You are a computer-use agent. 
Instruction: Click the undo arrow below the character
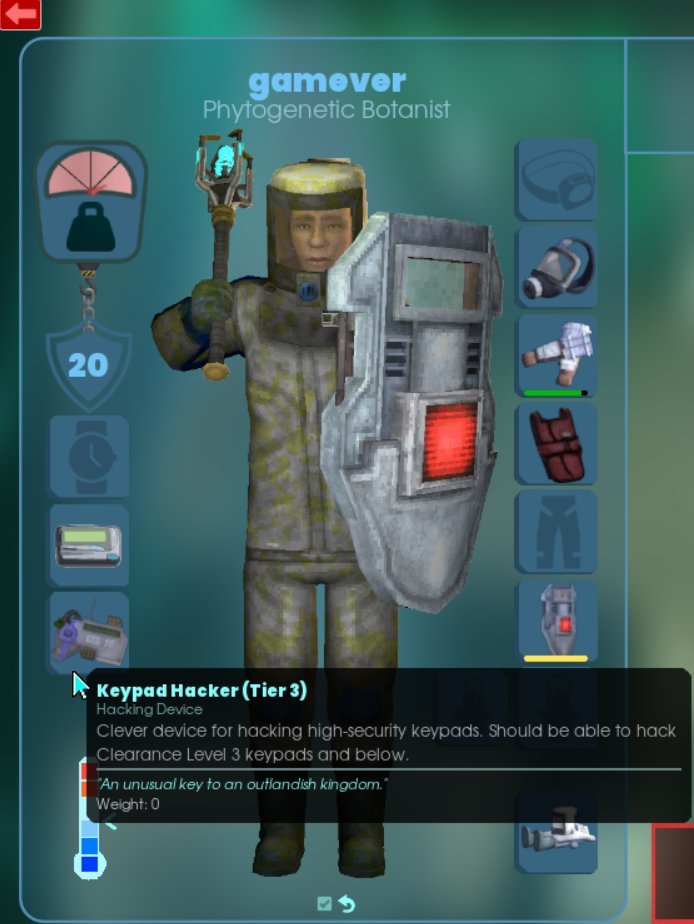pyautogui.click(x=346, y=903)
